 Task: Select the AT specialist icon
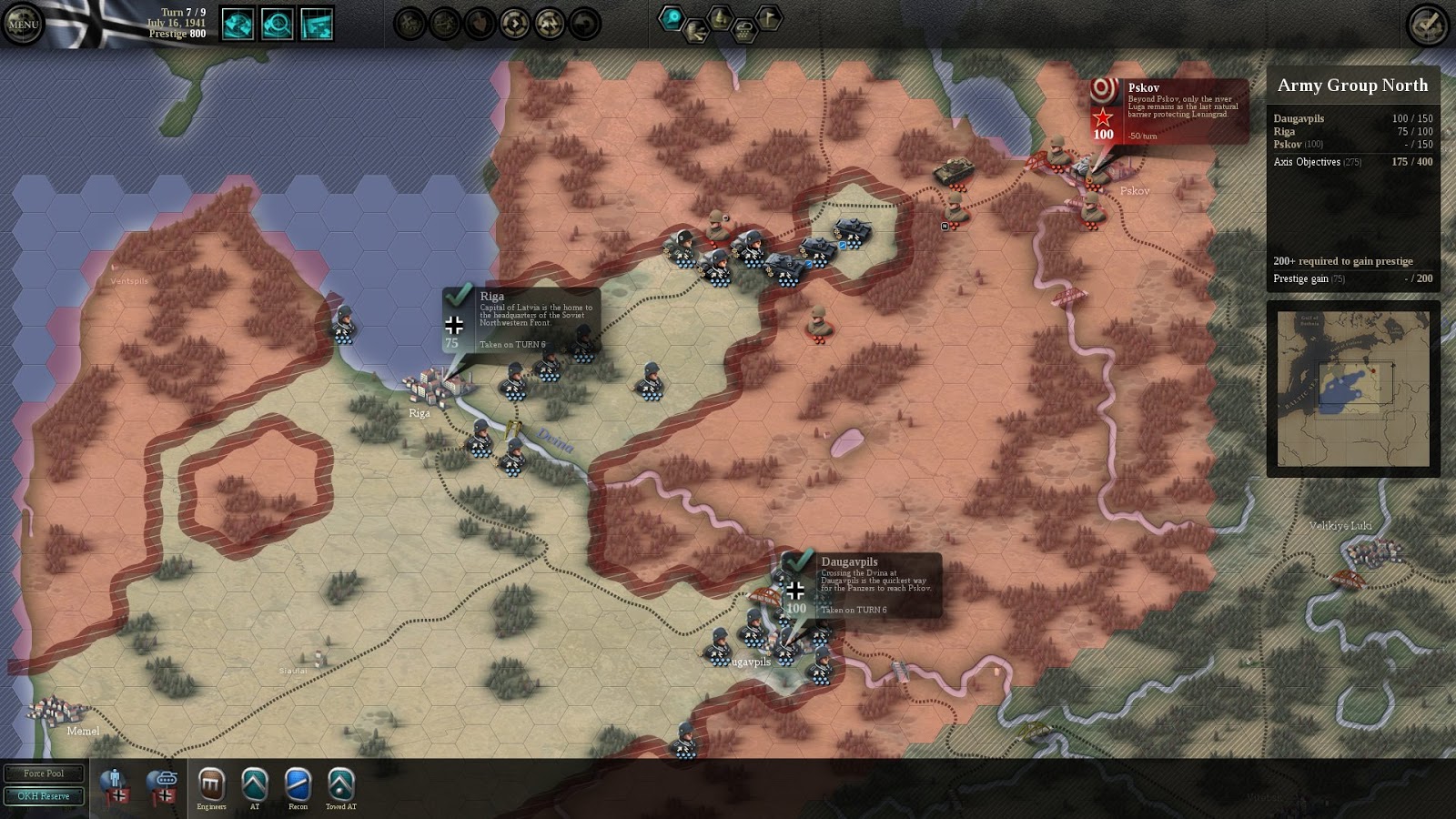[x=255, y=784]
